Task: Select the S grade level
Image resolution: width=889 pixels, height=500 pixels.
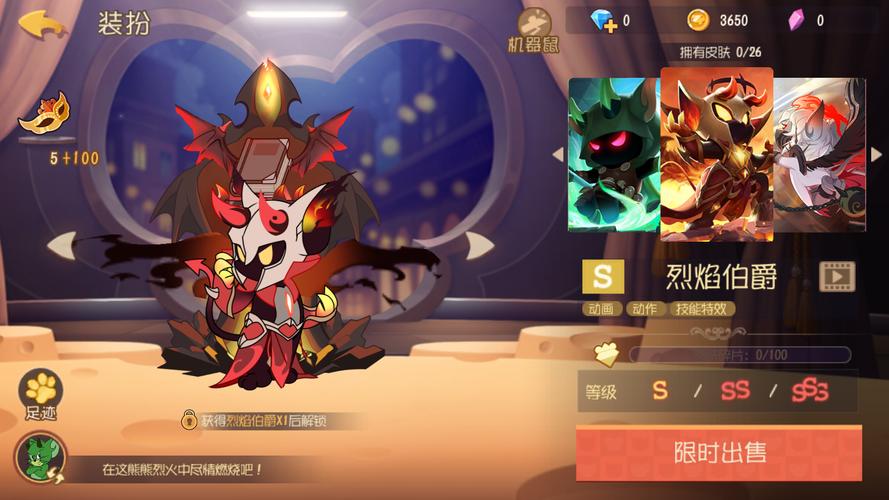Action: pyautogui.click(x=660, y=391)
